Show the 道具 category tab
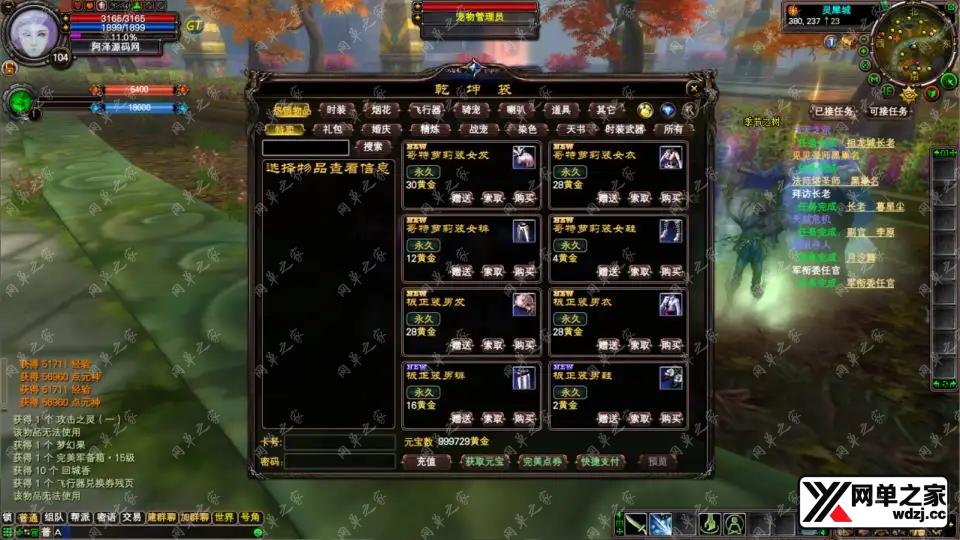Viewport: 960px width, 540px height. 560,110
